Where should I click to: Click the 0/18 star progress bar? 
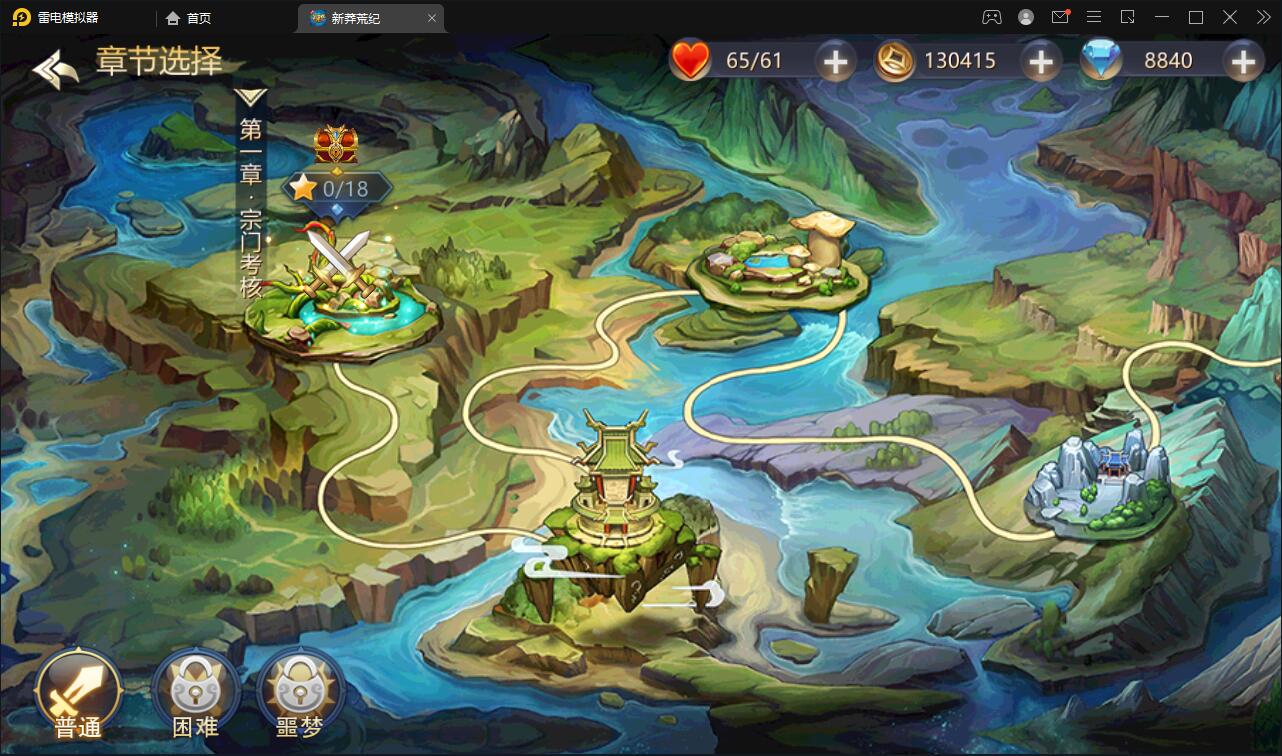[x=336, y=186]
